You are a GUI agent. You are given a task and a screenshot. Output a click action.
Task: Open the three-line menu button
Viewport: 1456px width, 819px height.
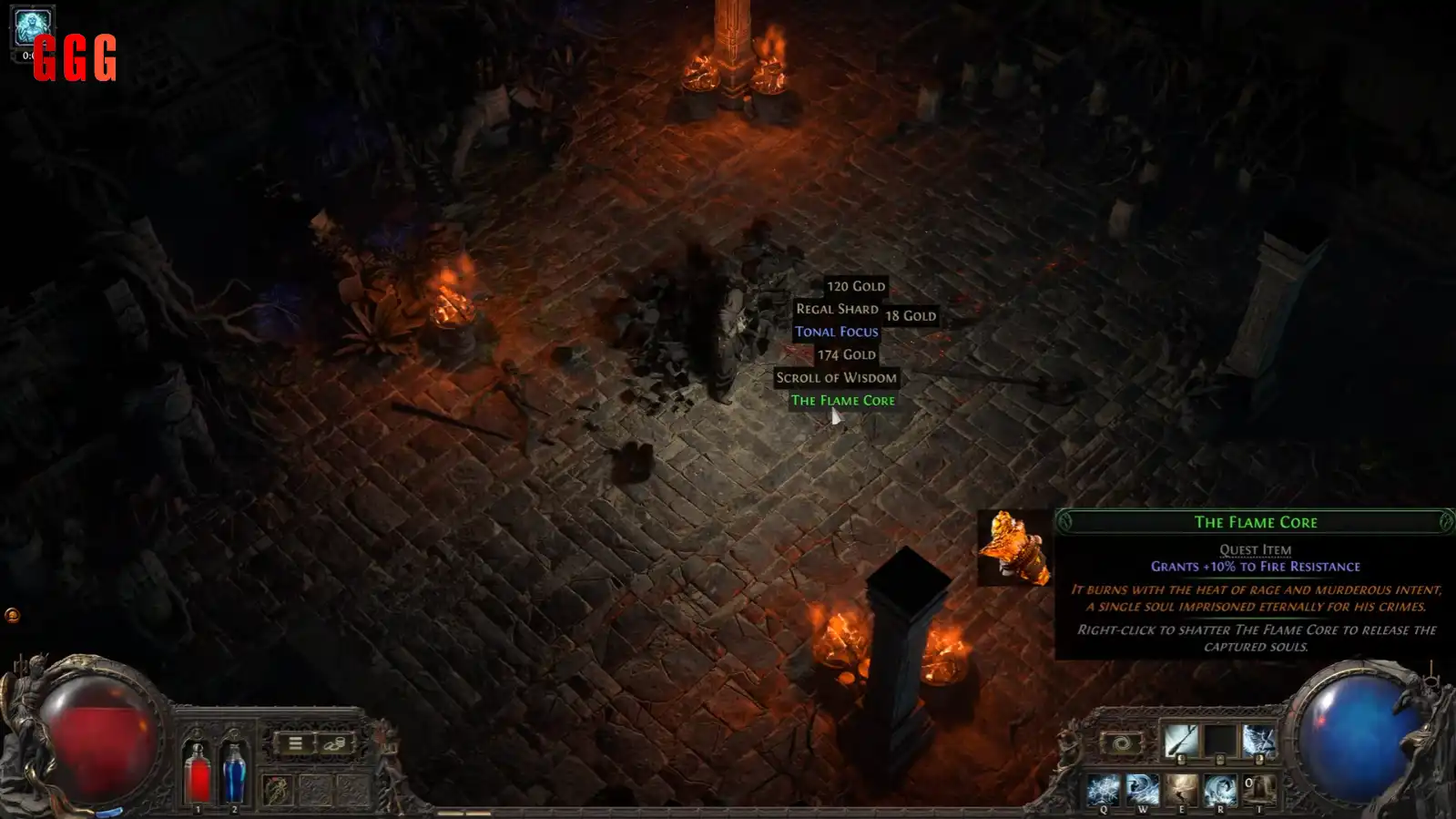[x=295, y=743]
